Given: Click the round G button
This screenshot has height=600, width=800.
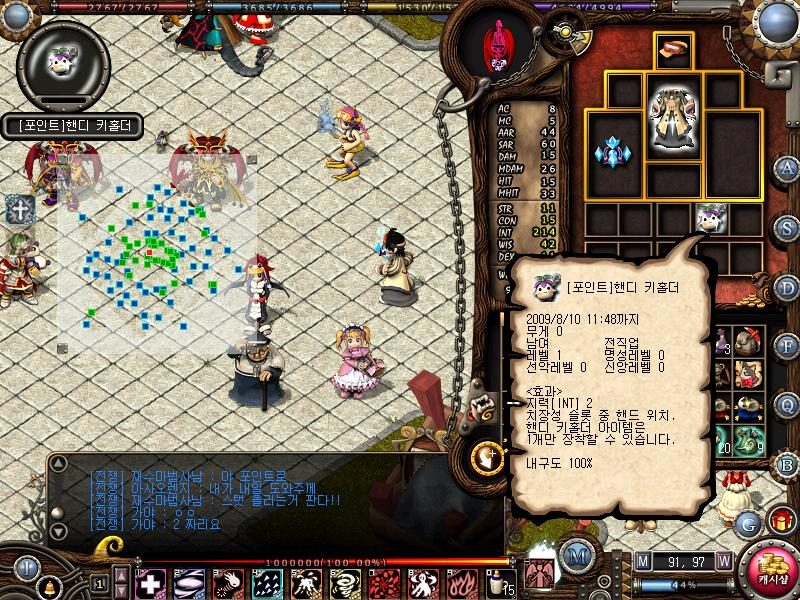Looking at the screenshot, I should point(746,522).
